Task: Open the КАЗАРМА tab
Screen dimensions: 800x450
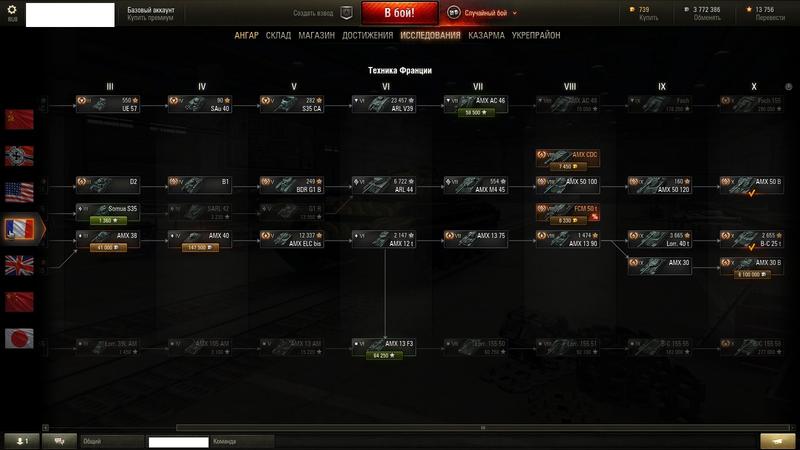Action: pyautogui.click(x=486, y=35)
